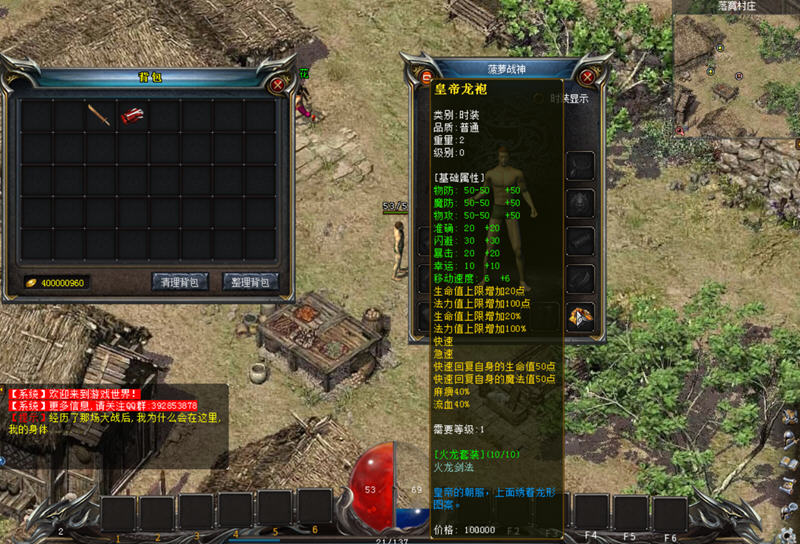Select the F6 skill slot

coord(671,514)
